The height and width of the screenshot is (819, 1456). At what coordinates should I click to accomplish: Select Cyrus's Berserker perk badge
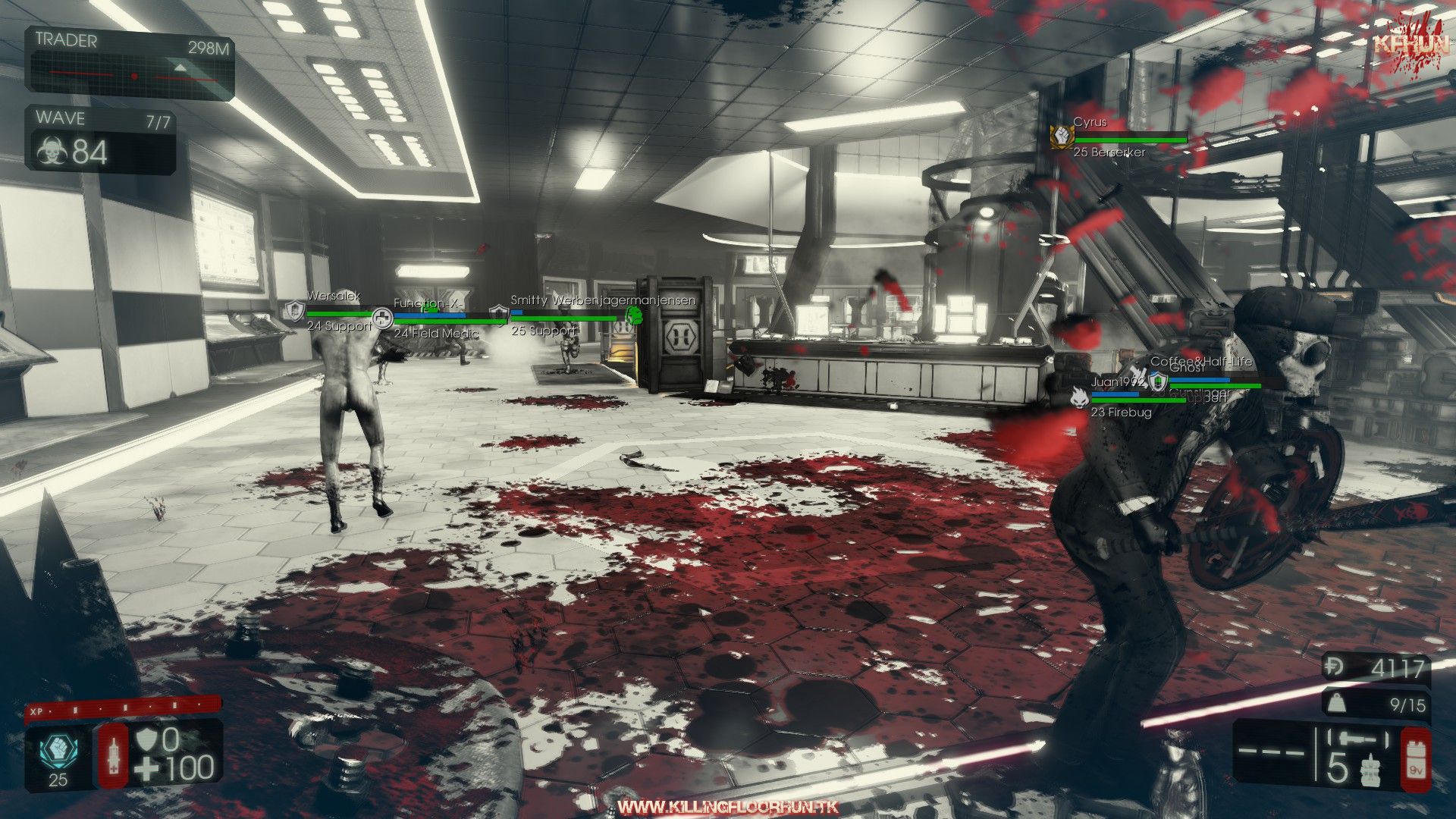(1060, 136)
